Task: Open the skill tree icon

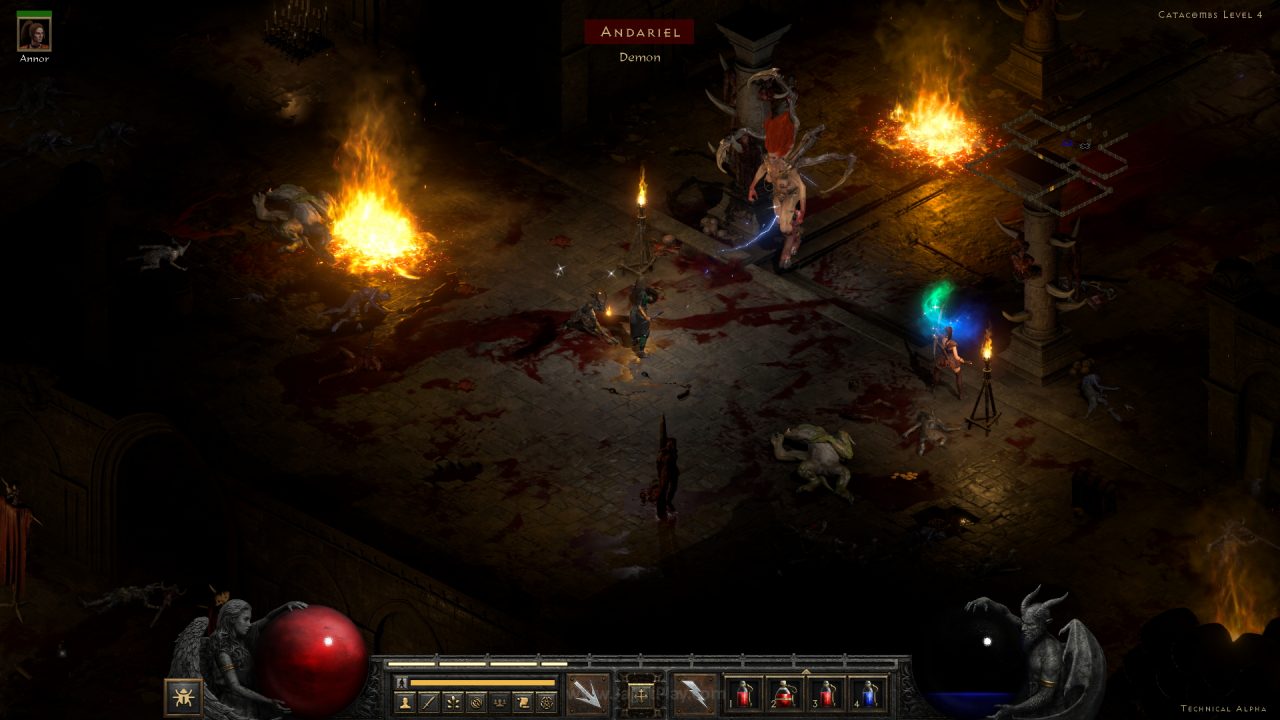Action: coord(452,702)
